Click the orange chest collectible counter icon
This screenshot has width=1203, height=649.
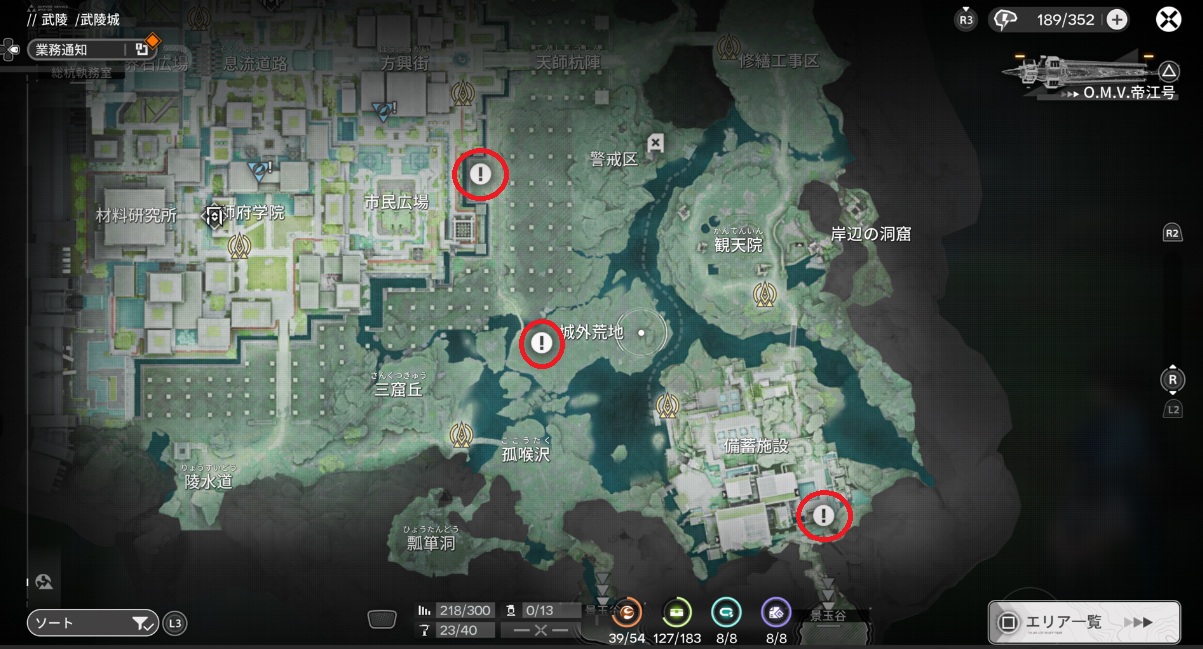click(x=627, y=612)
